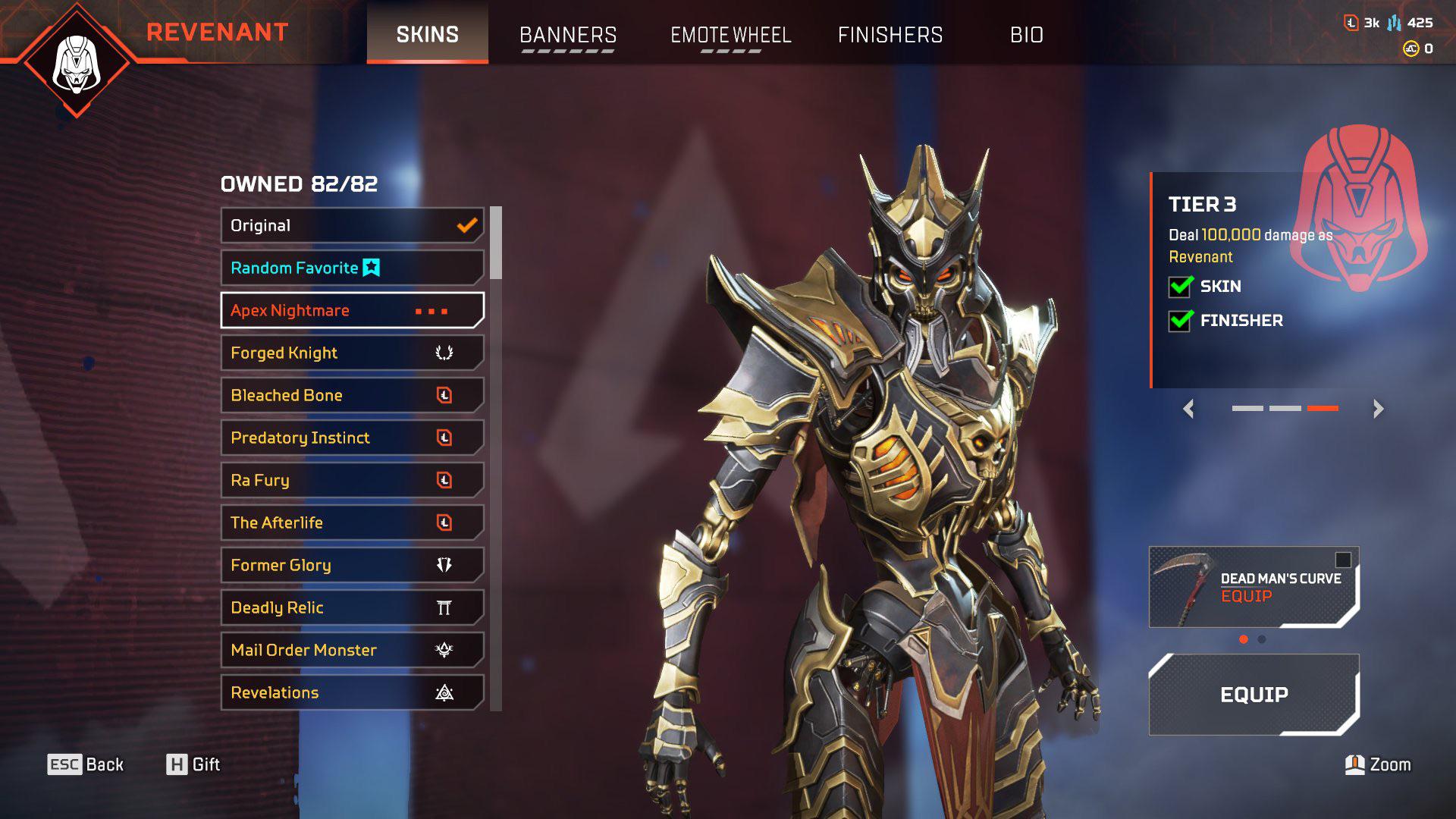1456x819 pixels.
Task: Select the Forged Knight skin
Action: (x=352, y=353)
